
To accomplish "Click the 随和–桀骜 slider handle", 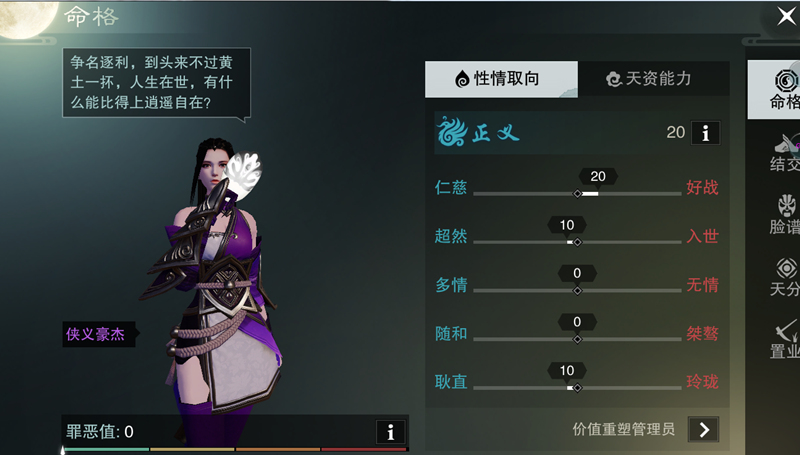I will [x=577, y=339].
